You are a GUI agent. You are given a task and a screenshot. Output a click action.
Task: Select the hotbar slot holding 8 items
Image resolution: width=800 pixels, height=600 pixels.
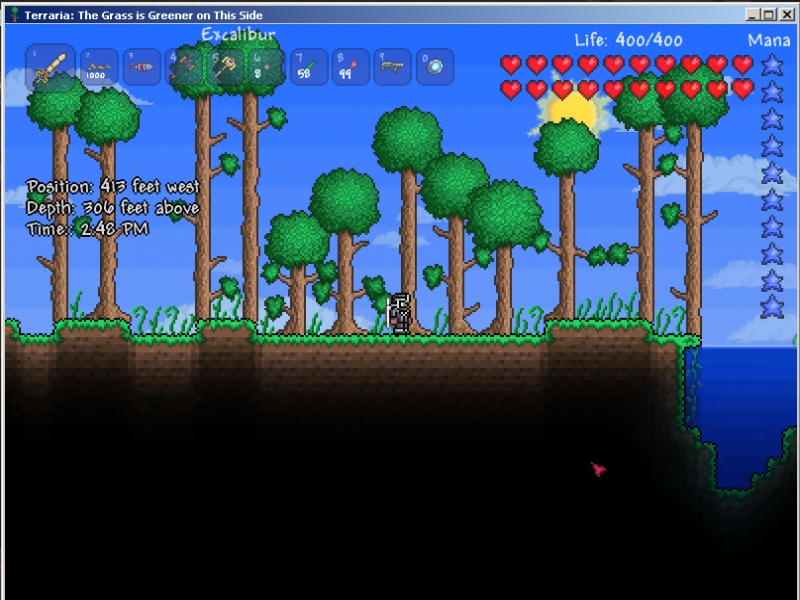267,68
